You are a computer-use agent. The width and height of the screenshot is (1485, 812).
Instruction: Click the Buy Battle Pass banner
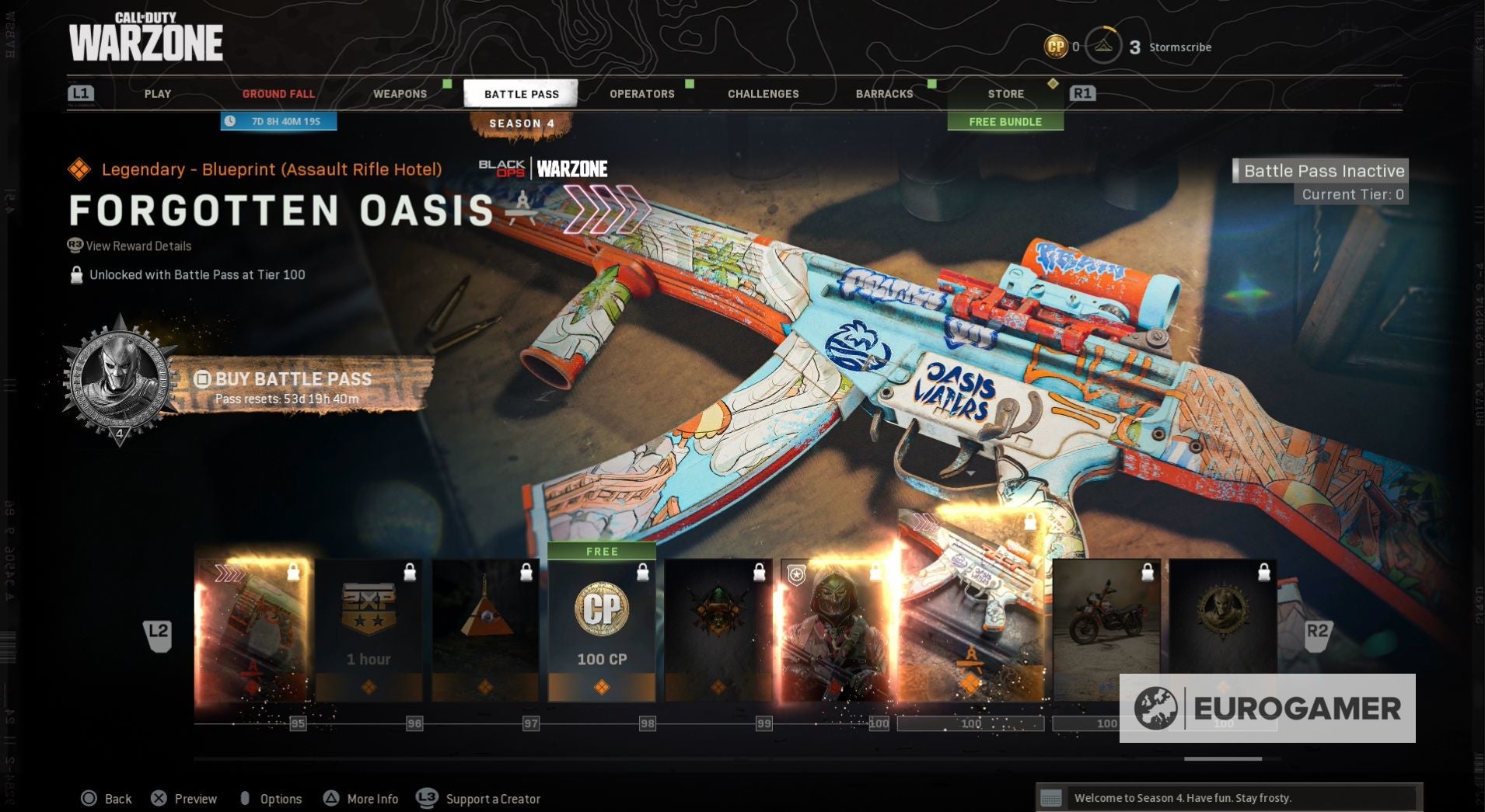tap(294, 386)
